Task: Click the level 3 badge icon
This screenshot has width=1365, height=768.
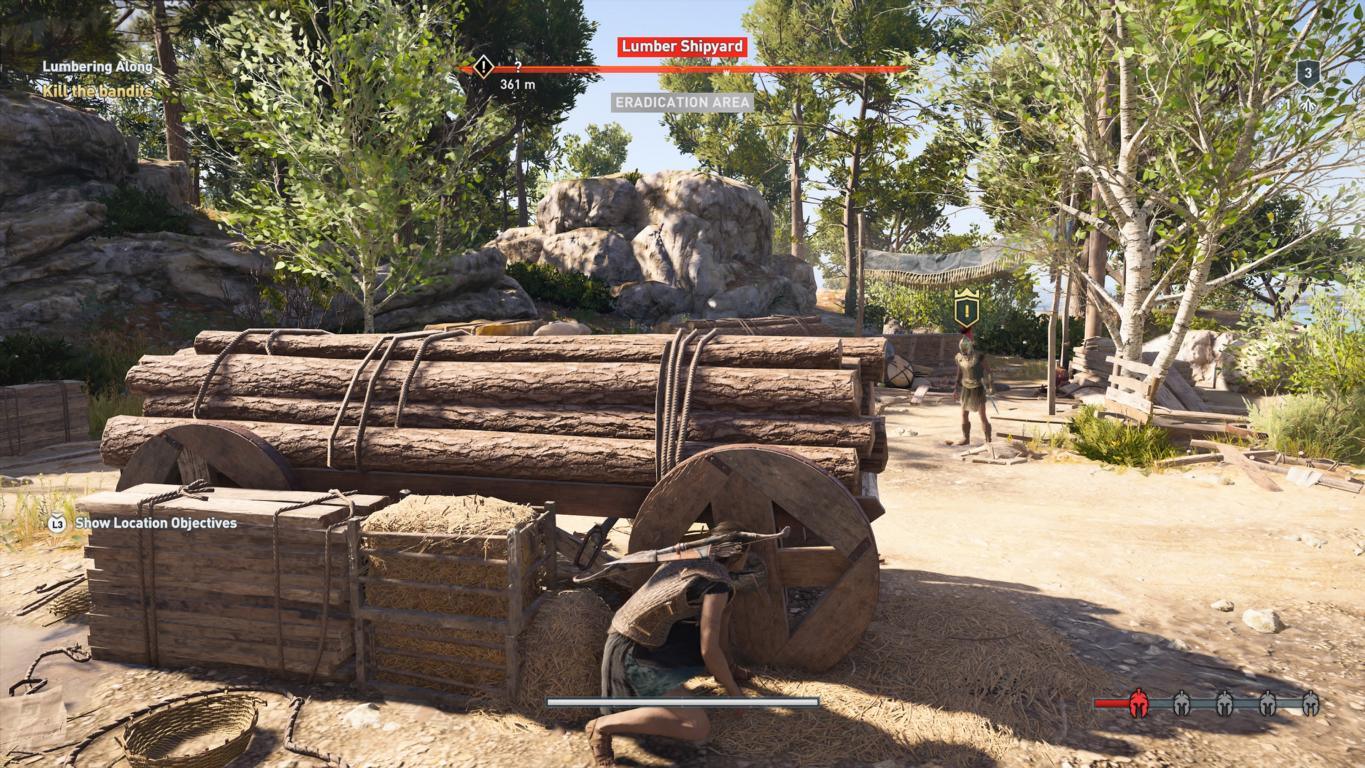Action: pos(1308,73)
